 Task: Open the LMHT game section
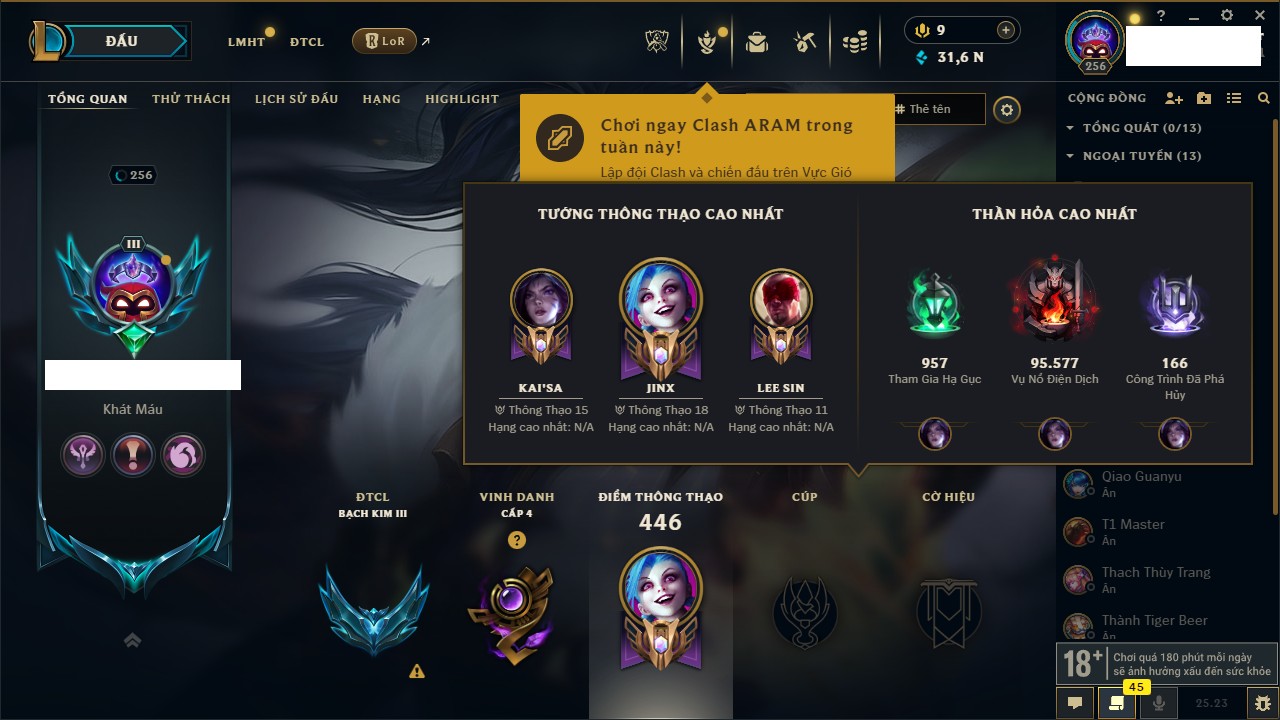246,42
